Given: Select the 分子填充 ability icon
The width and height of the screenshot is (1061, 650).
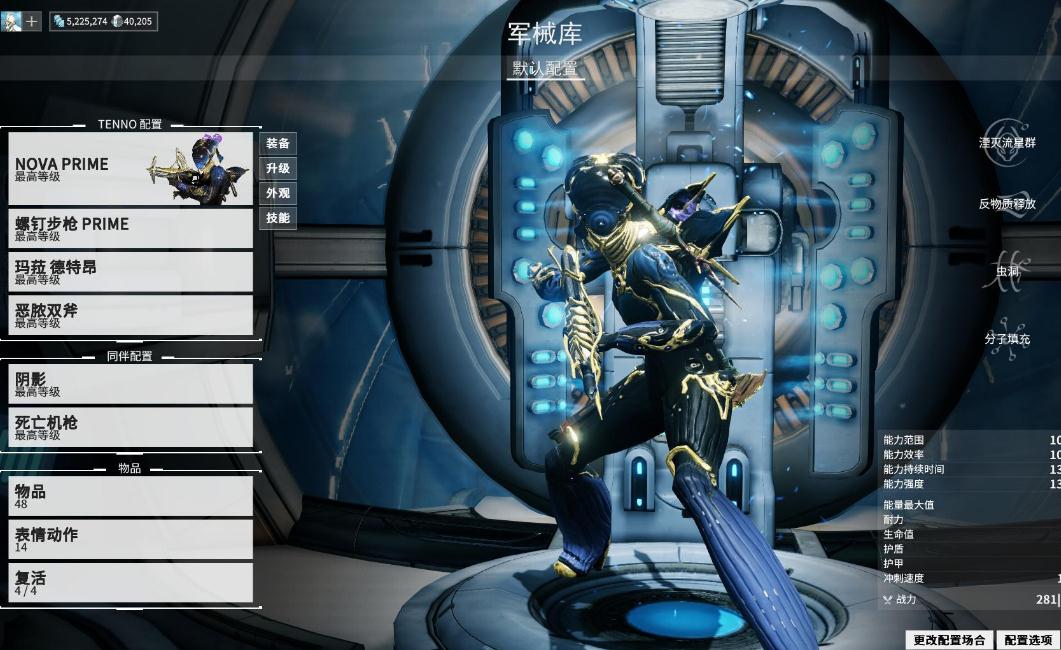Looking at the screenshot, I should pyautogui.click(x=1007, y=339).
